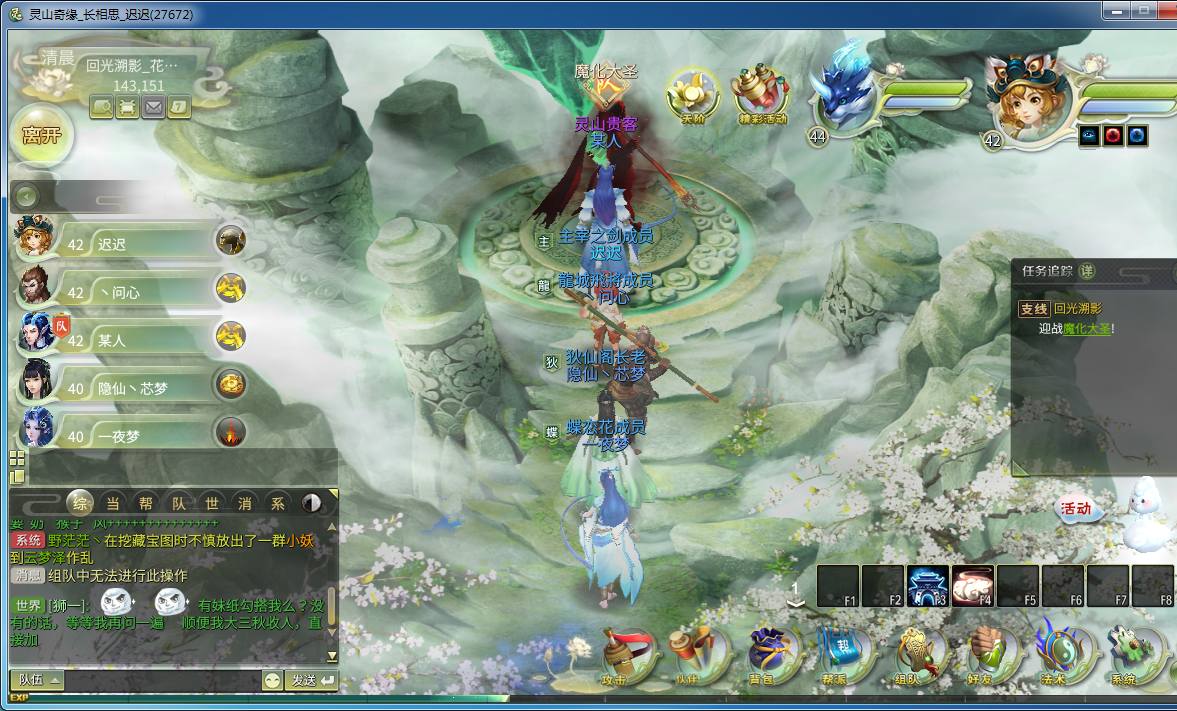This screenshot has height=711, width=1177.
Task: Activate the F3 city gate skill slot
Action: tap(927, 586)
